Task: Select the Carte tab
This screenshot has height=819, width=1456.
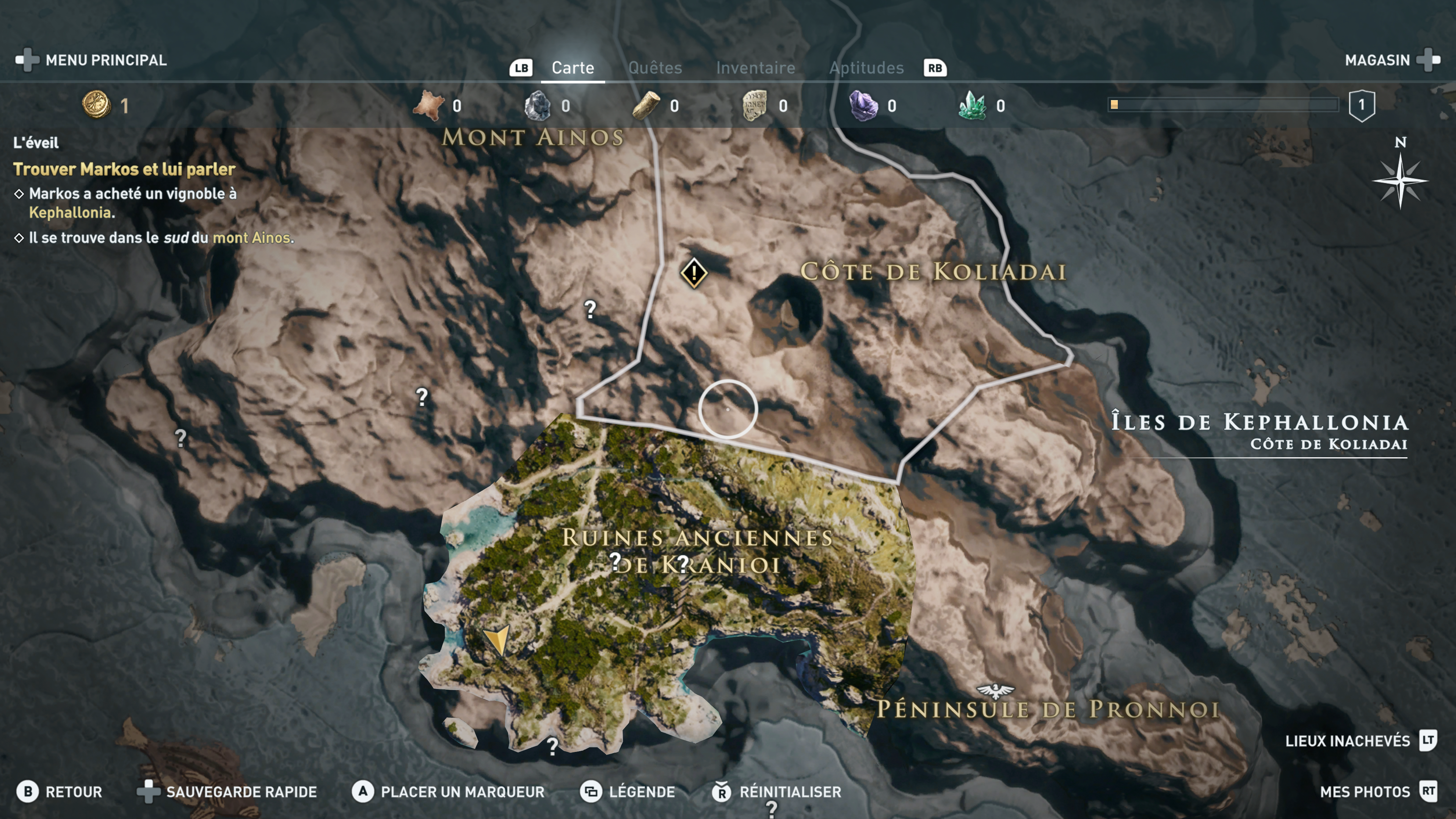Action: (x=573, y=68)
